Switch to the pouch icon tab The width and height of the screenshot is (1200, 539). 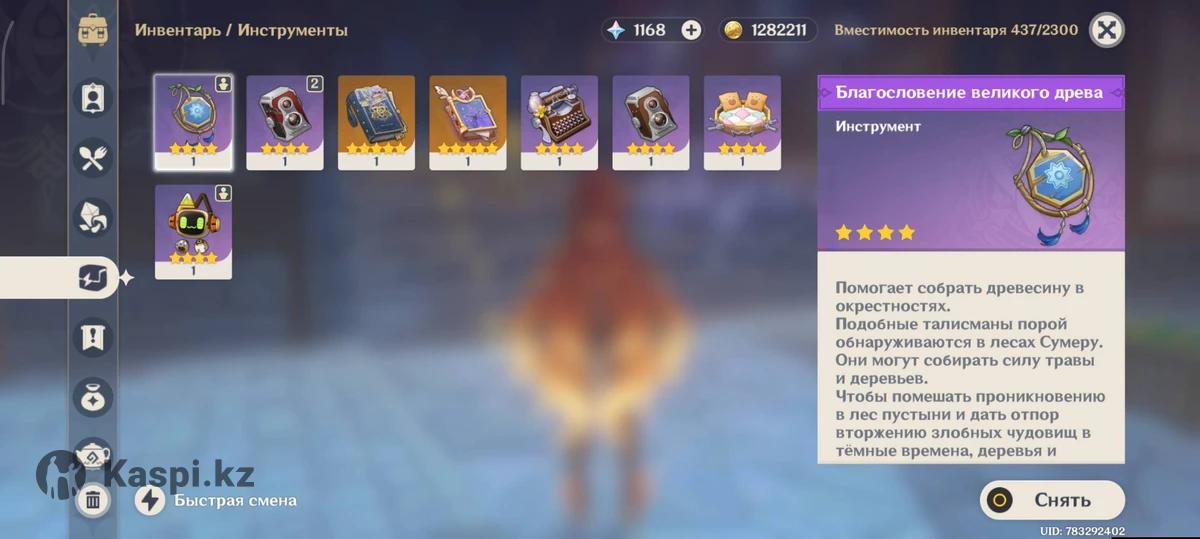click(94, 397)
